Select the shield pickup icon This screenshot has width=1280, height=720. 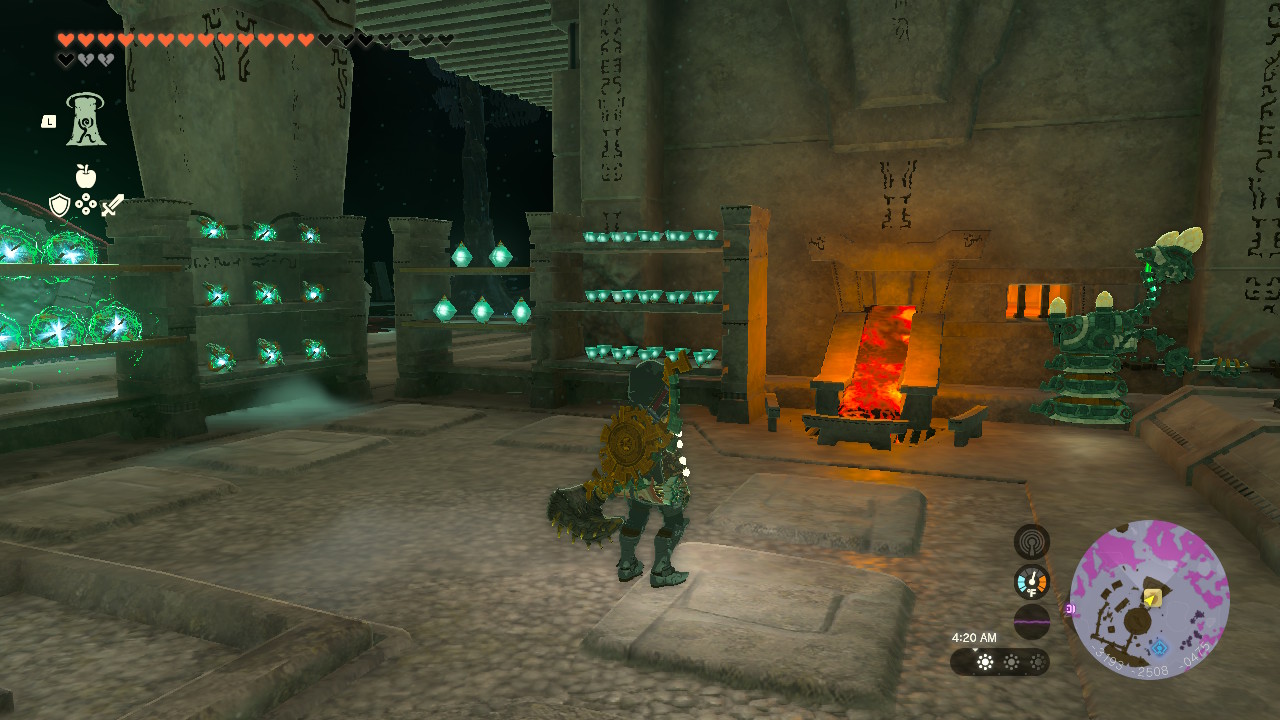click(58, 206)
